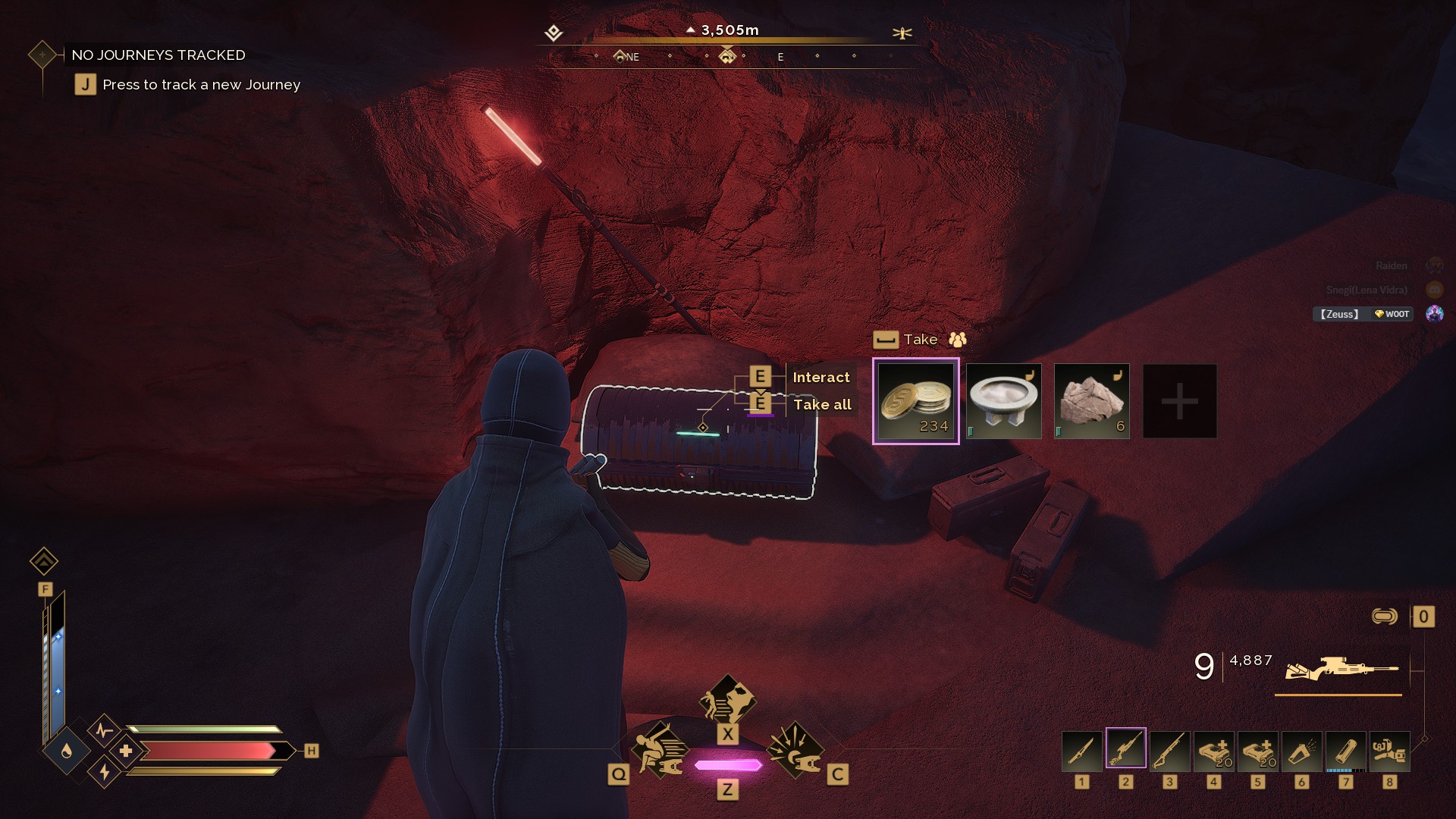
Task: Open the journey tracker diamond icon
Action: tap(42, 55)
